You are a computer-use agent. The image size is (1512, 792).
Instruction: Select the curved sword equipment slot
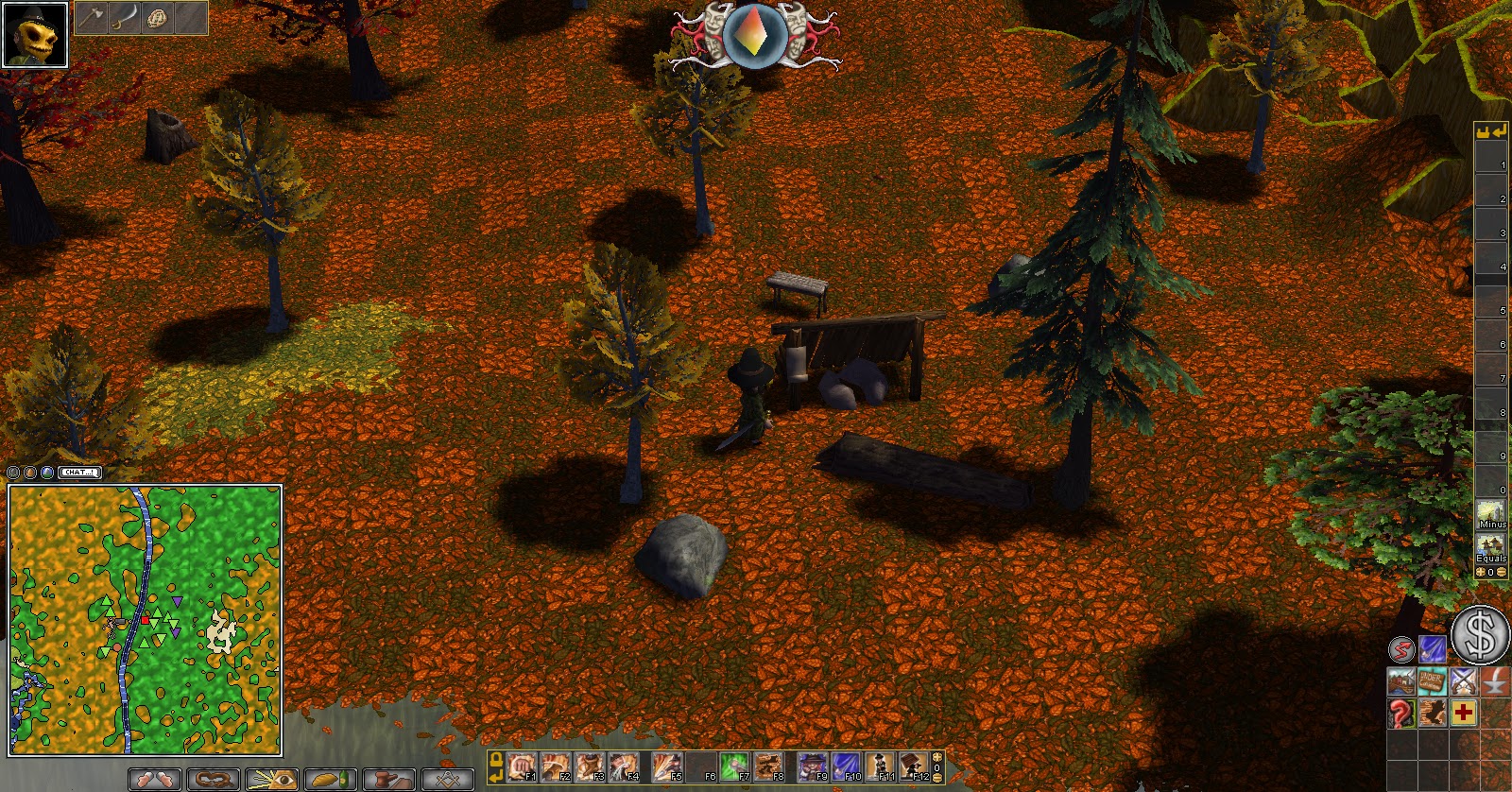tap(125, 18)
